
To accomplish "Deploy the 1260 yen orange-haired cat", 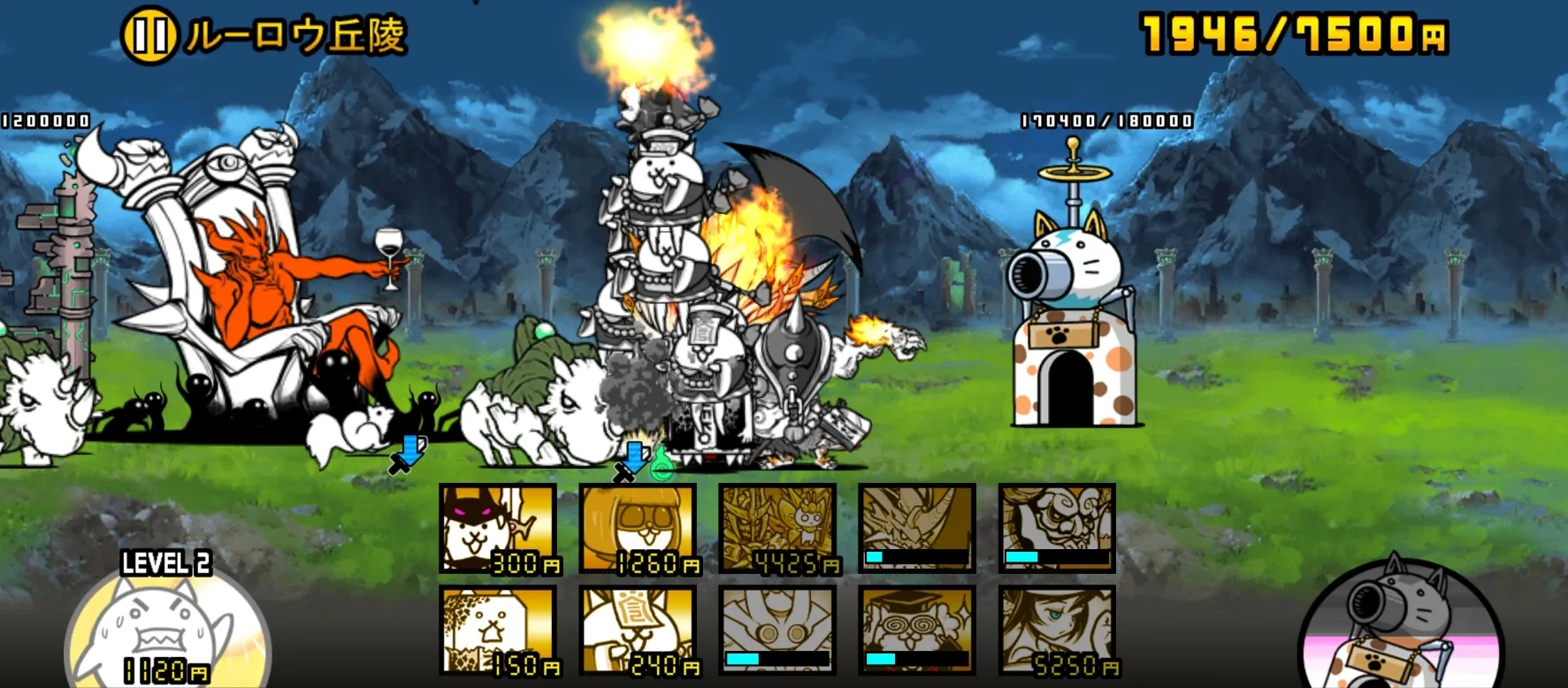I will (639, 529).
